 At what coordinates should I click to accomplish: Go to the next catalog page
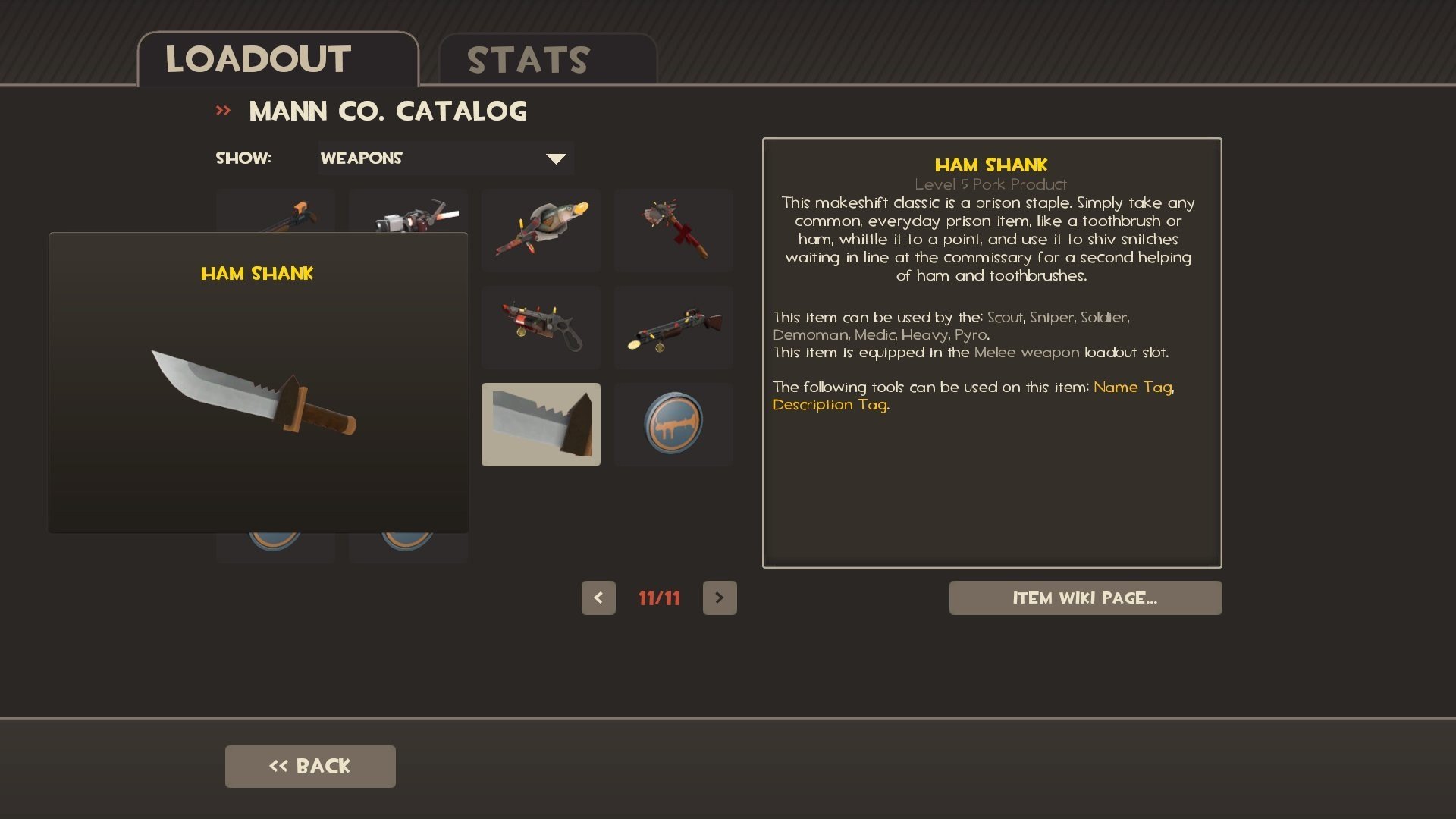click(720, 598)
